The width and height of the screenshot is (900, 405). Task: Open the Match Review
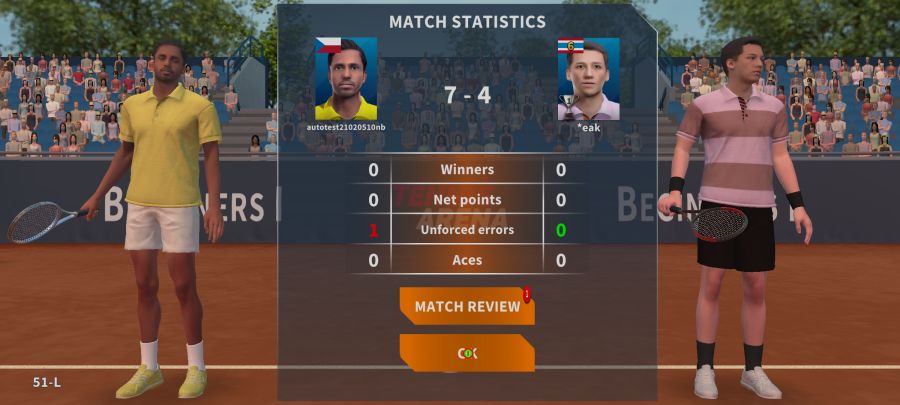click(467, 306)
